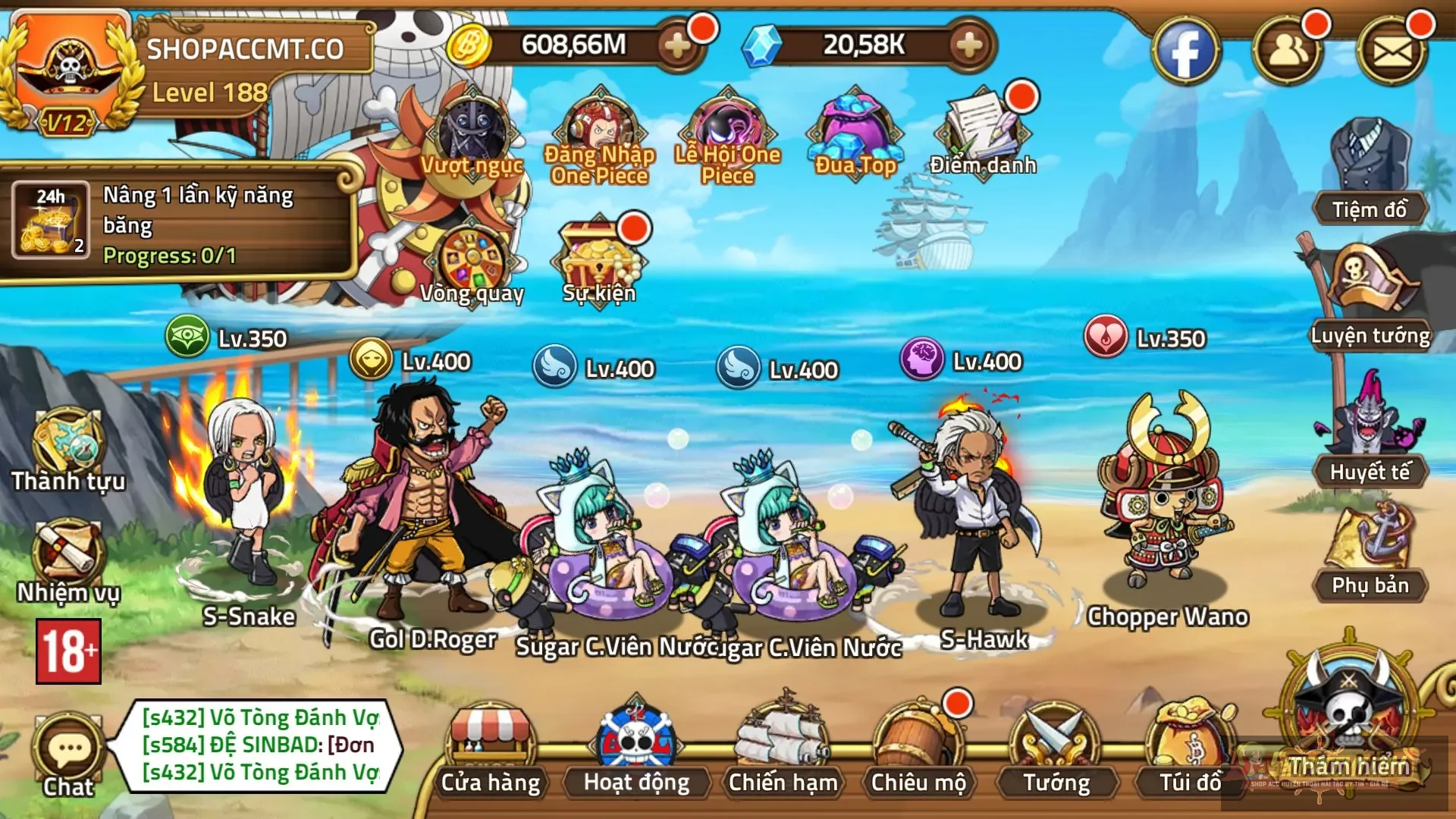Spin the Vòng quay lucky wheel
Screen dimensions: 1456x819
coord(472,258)
